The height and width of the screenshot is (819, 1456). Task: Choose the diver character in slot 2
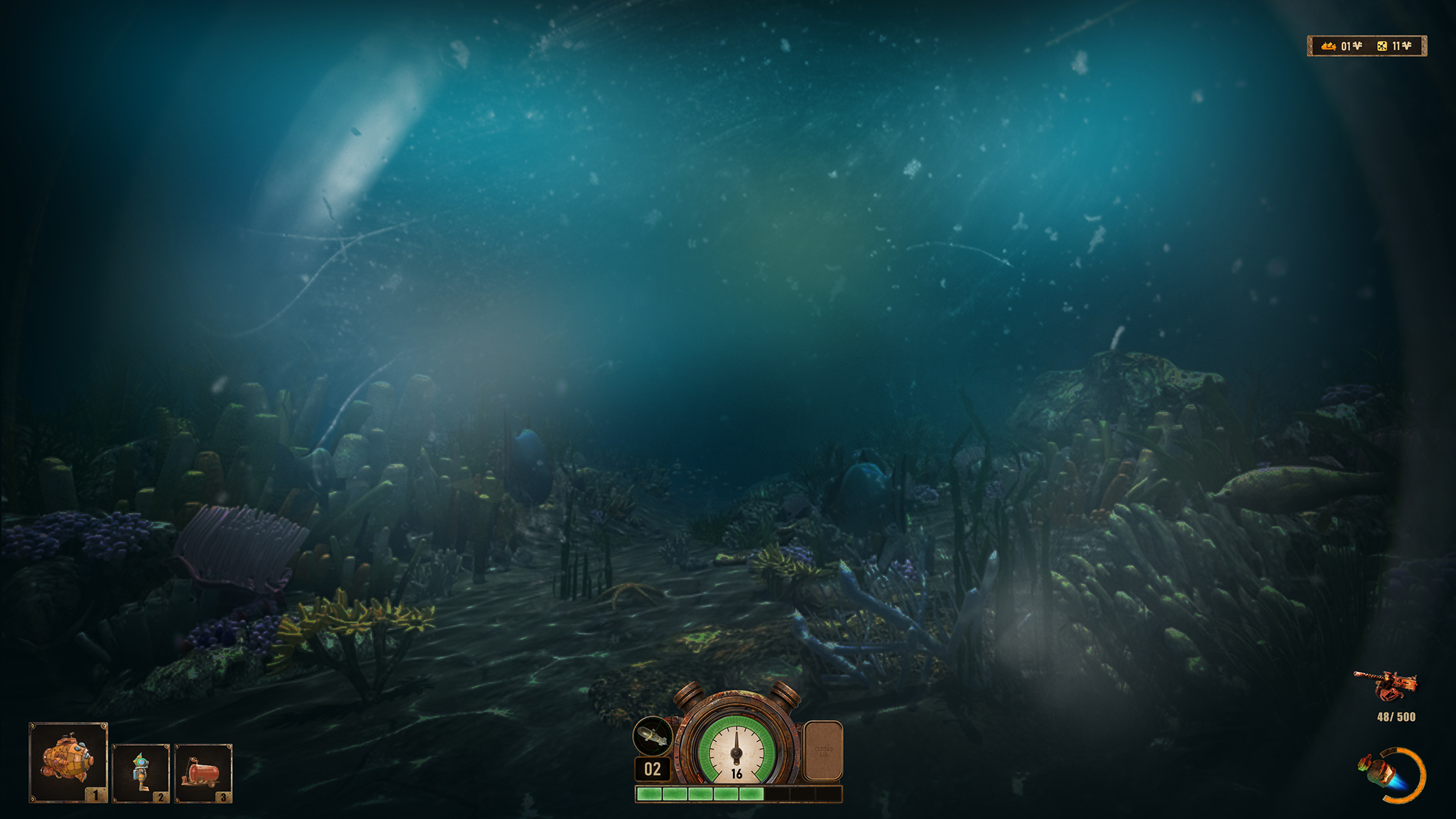coord(141,773)
